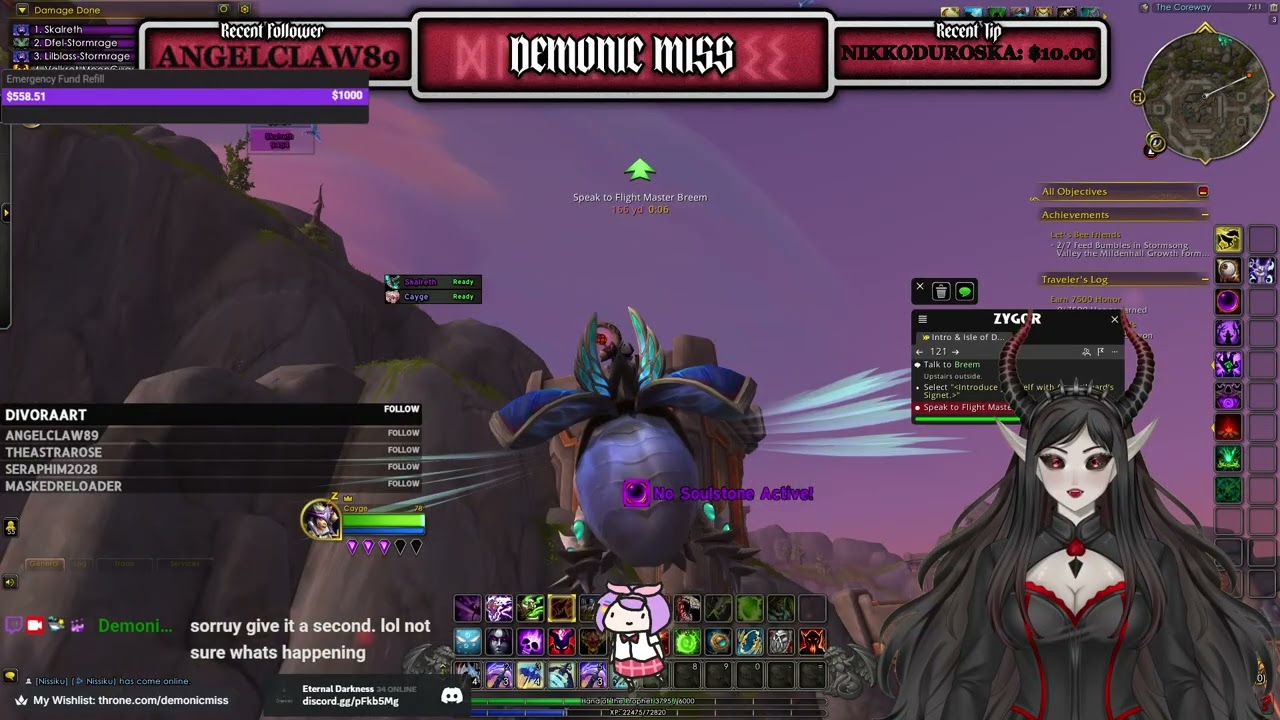Click the character icon in the Zygor toolbar

pyautogui.click(x=1086, y=352)
